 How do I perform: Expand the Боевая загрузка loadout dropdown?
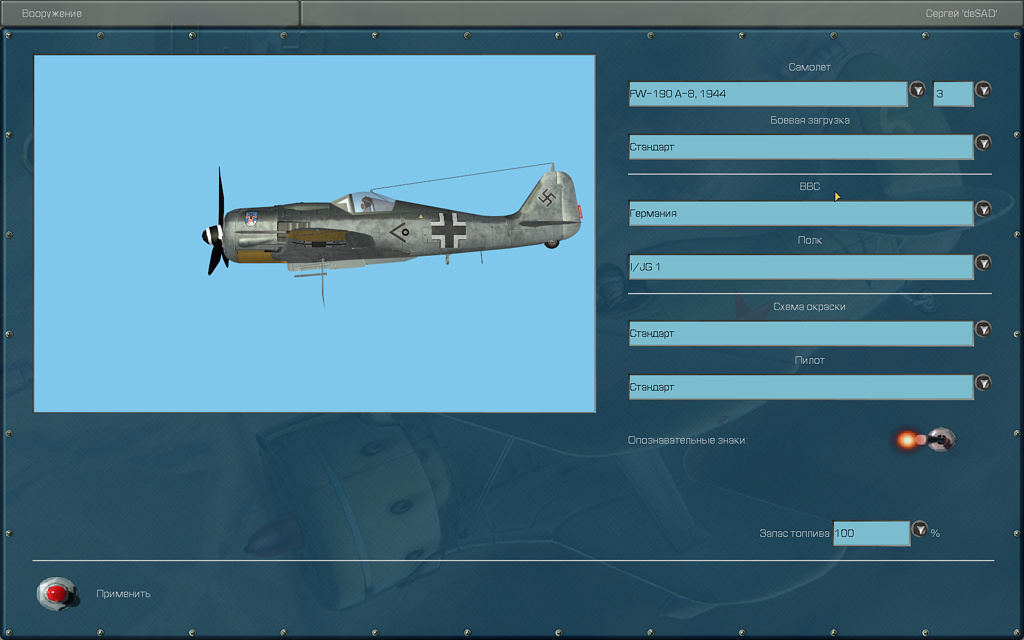pyautogui.click(x=983, y=143)
